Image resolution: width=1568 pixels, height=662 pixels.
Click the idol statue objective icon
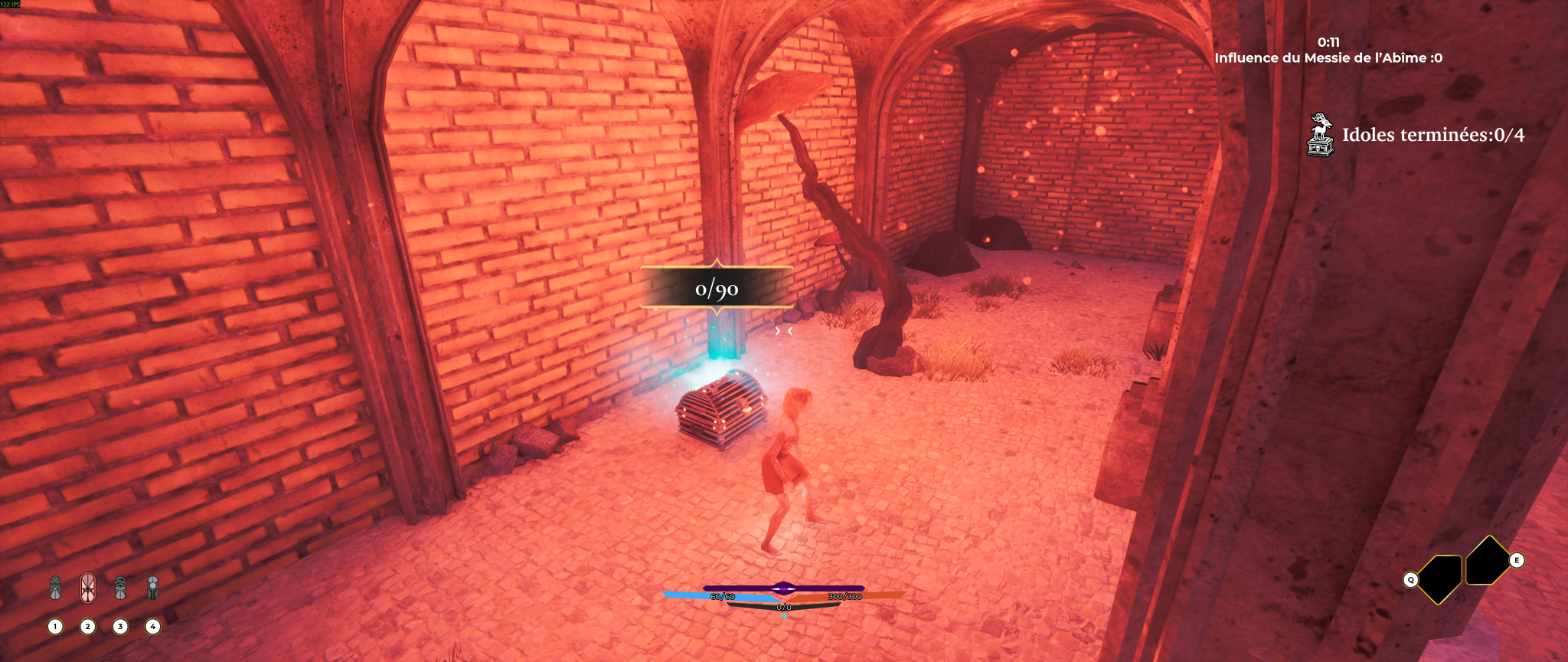(1320, 135)
